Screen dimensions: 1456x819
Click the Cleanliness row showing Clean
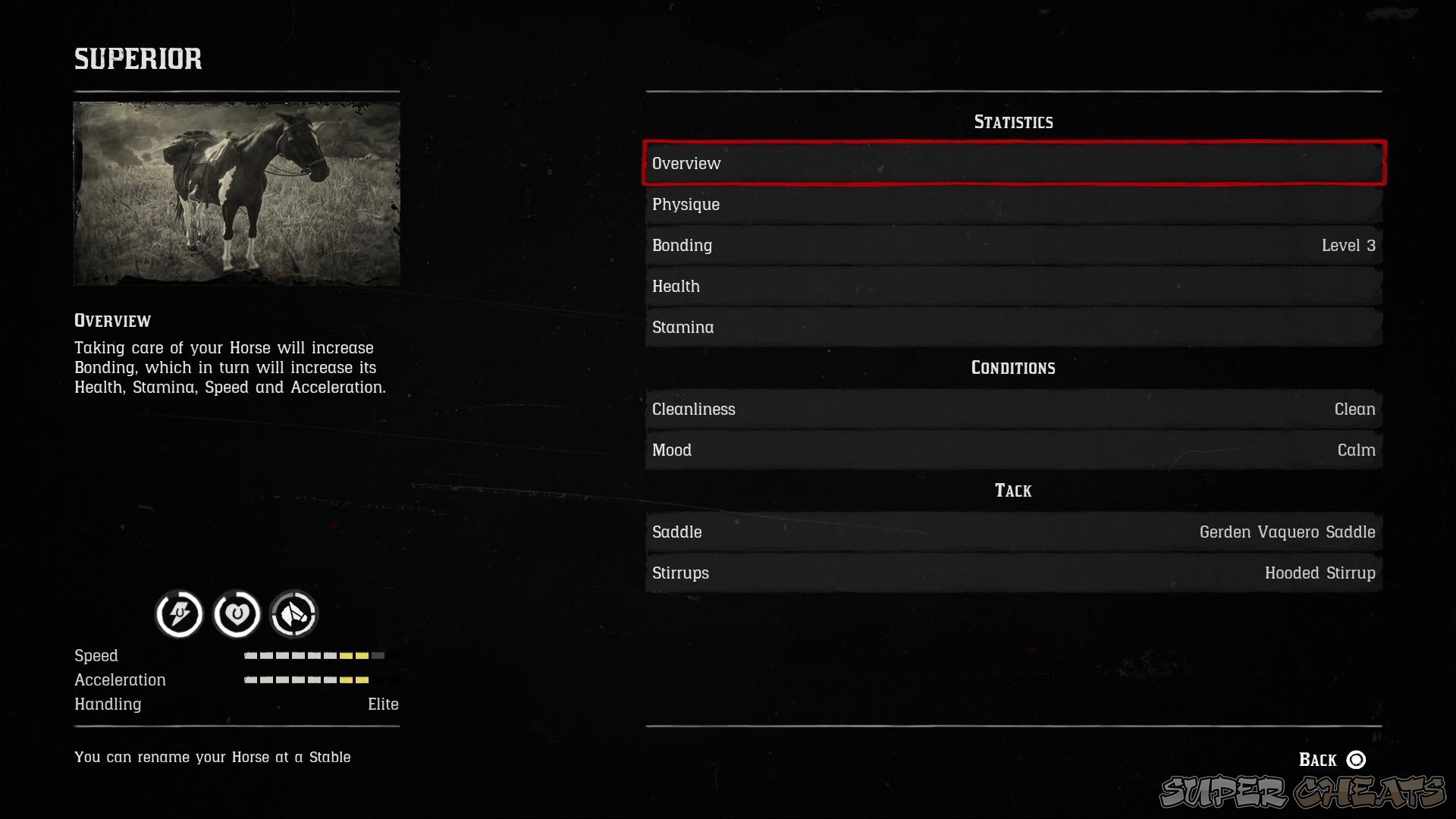pos(1014,409)
